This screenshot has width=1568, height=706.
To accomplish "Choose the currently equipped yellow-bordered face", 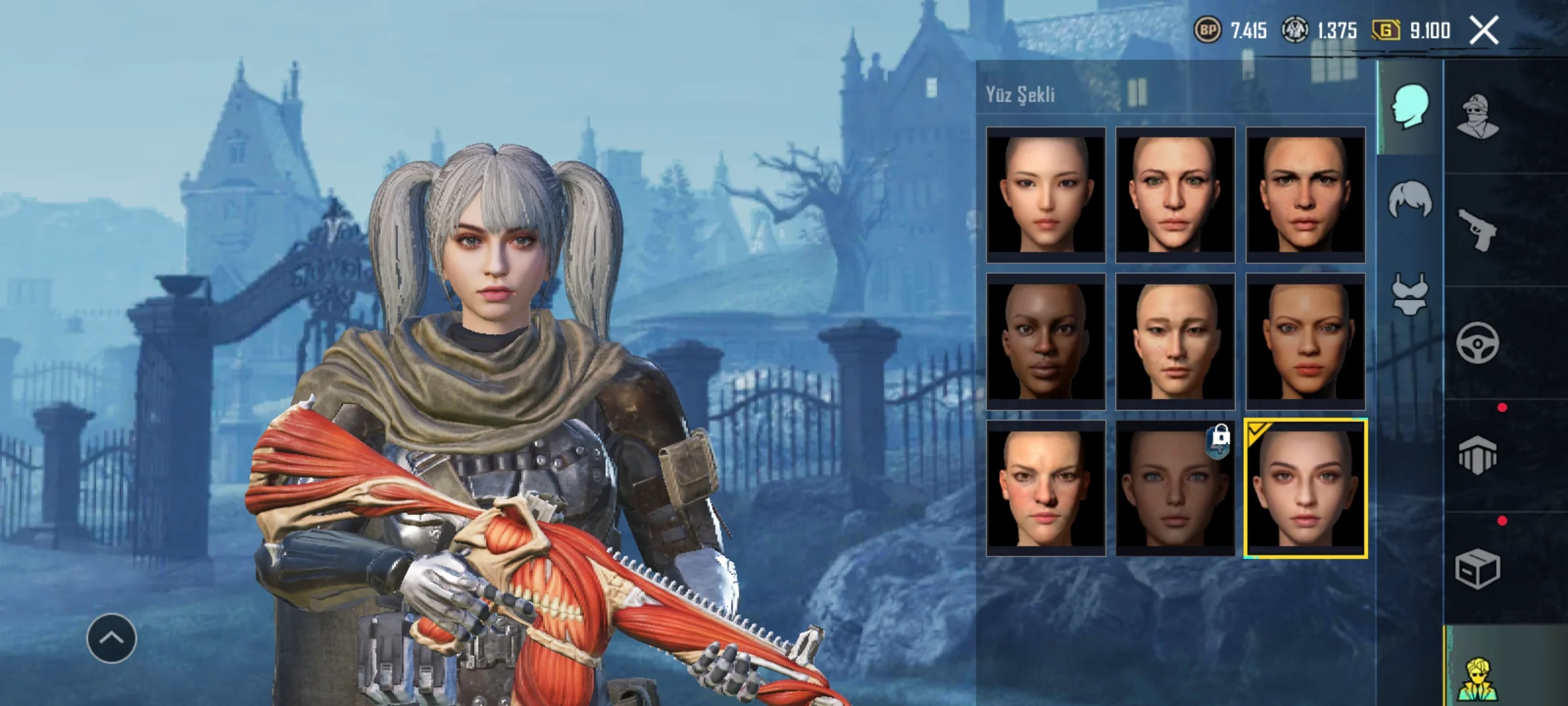I will [x=1305, y=489].
